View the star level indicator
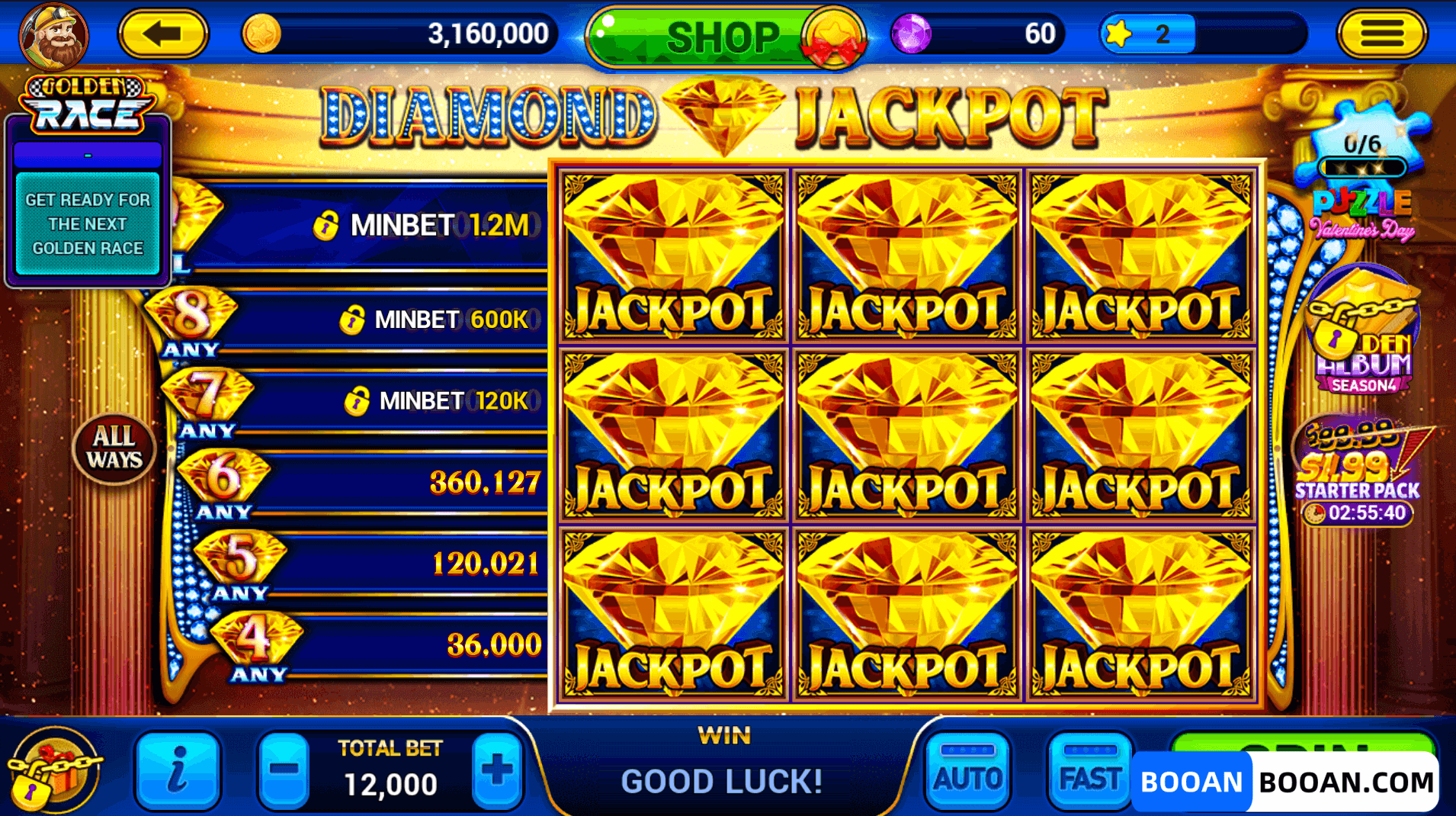1456x816 pixels. tap(1147, 33)
